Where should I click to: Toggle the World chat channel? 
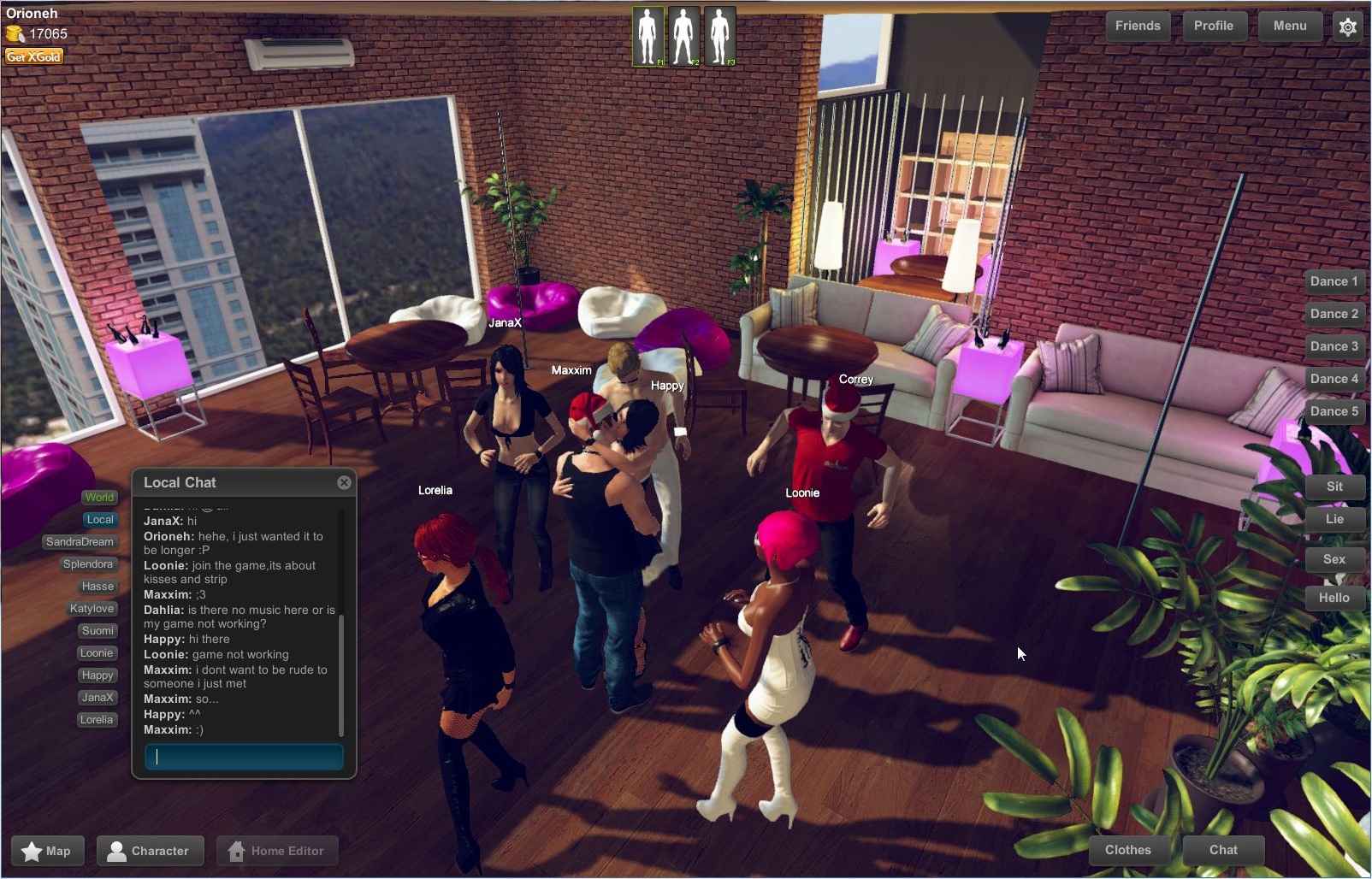coord(99,497)
